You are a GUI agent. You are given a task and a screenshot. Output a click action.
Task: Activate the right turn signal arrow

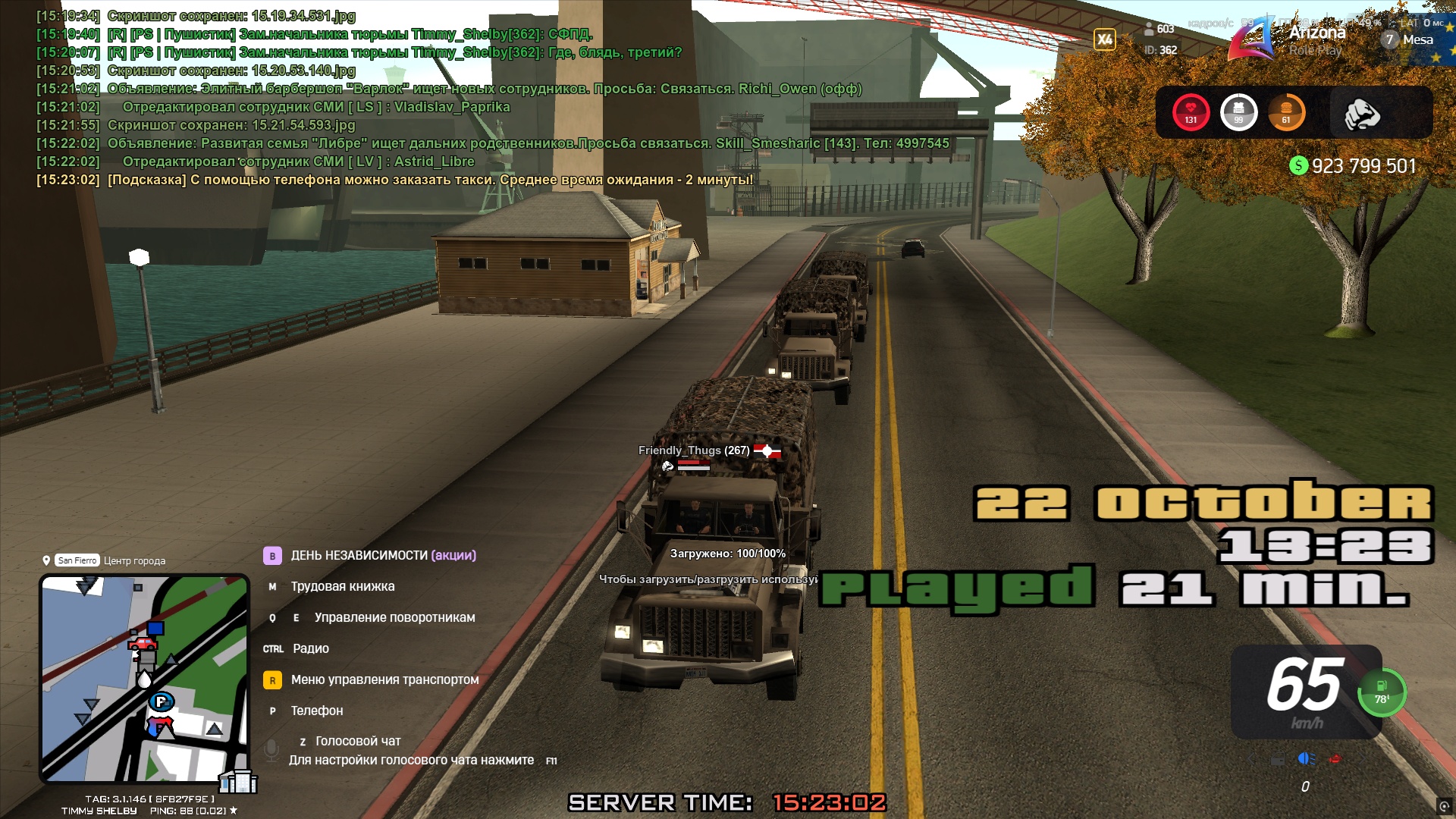(1362, 758)
